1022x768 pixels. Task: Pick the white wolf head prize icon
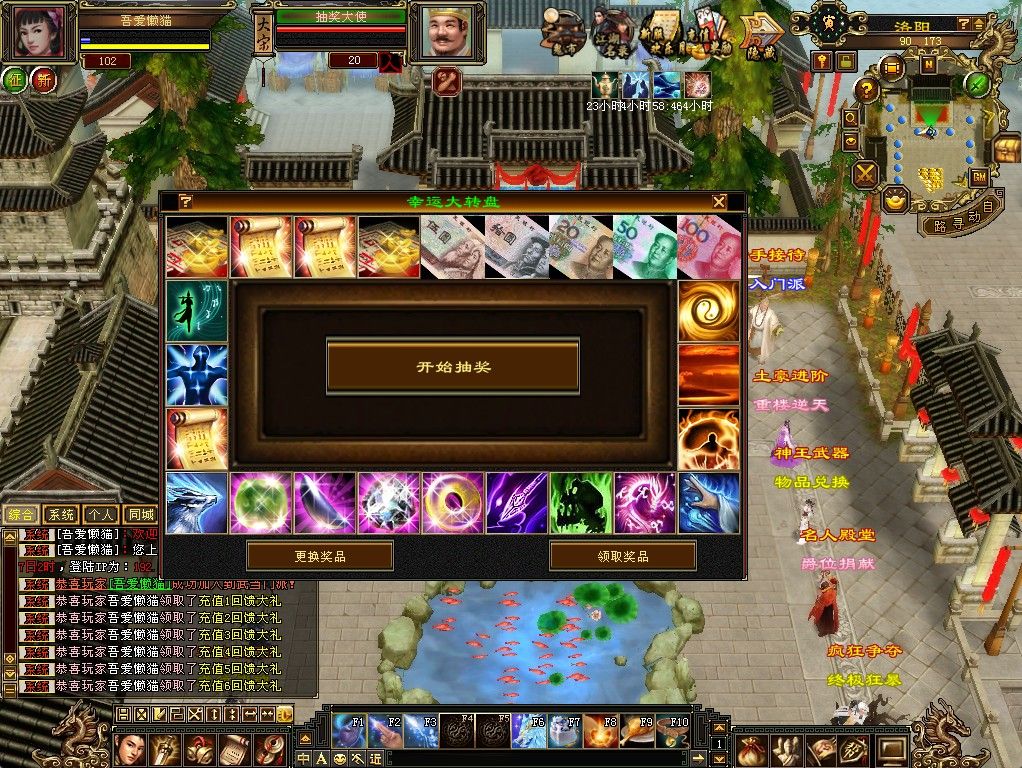pos(197,503)
